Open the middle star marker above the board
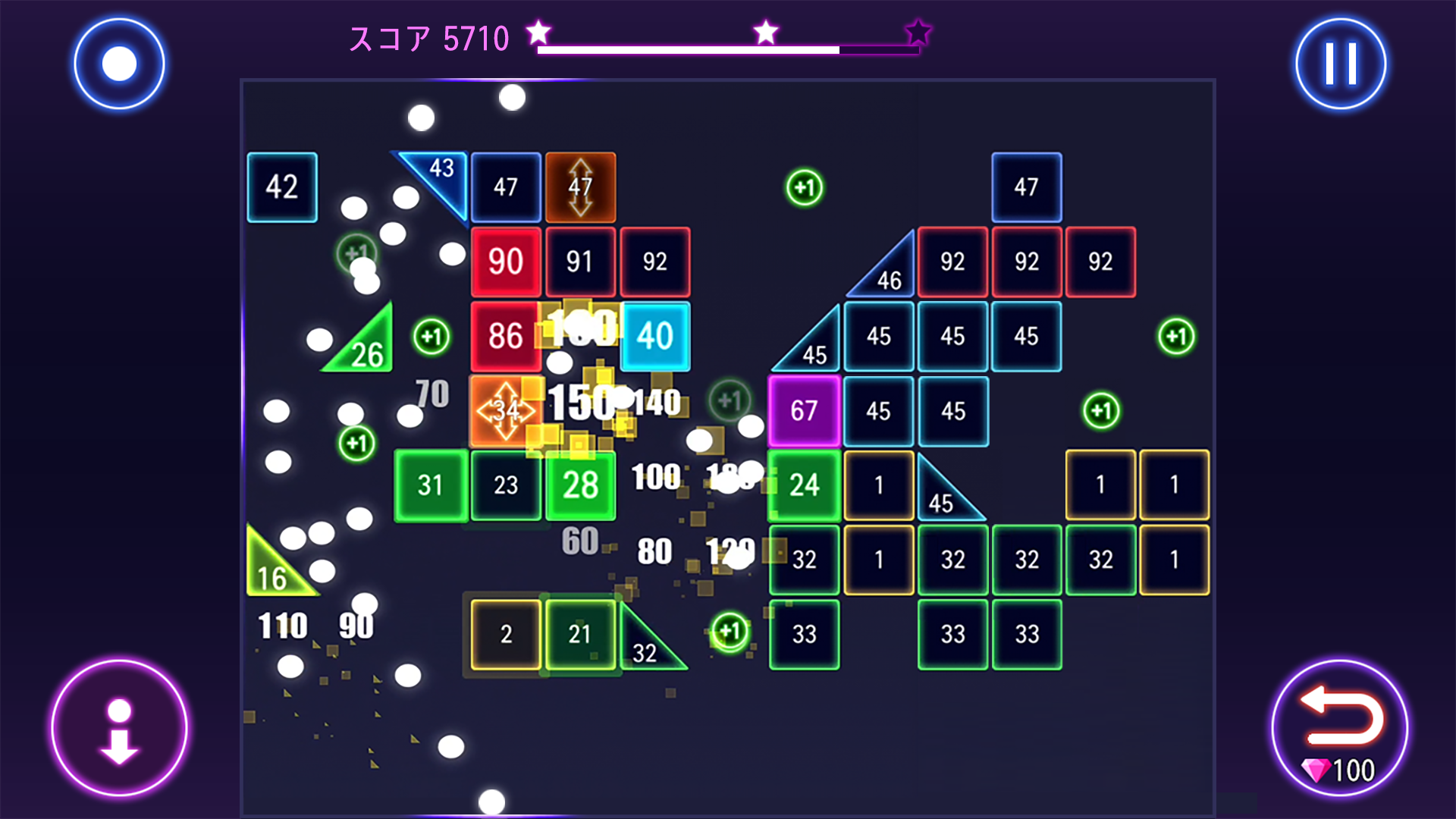The width and height of the screenshot is (1456, 819). coord(766,31)
